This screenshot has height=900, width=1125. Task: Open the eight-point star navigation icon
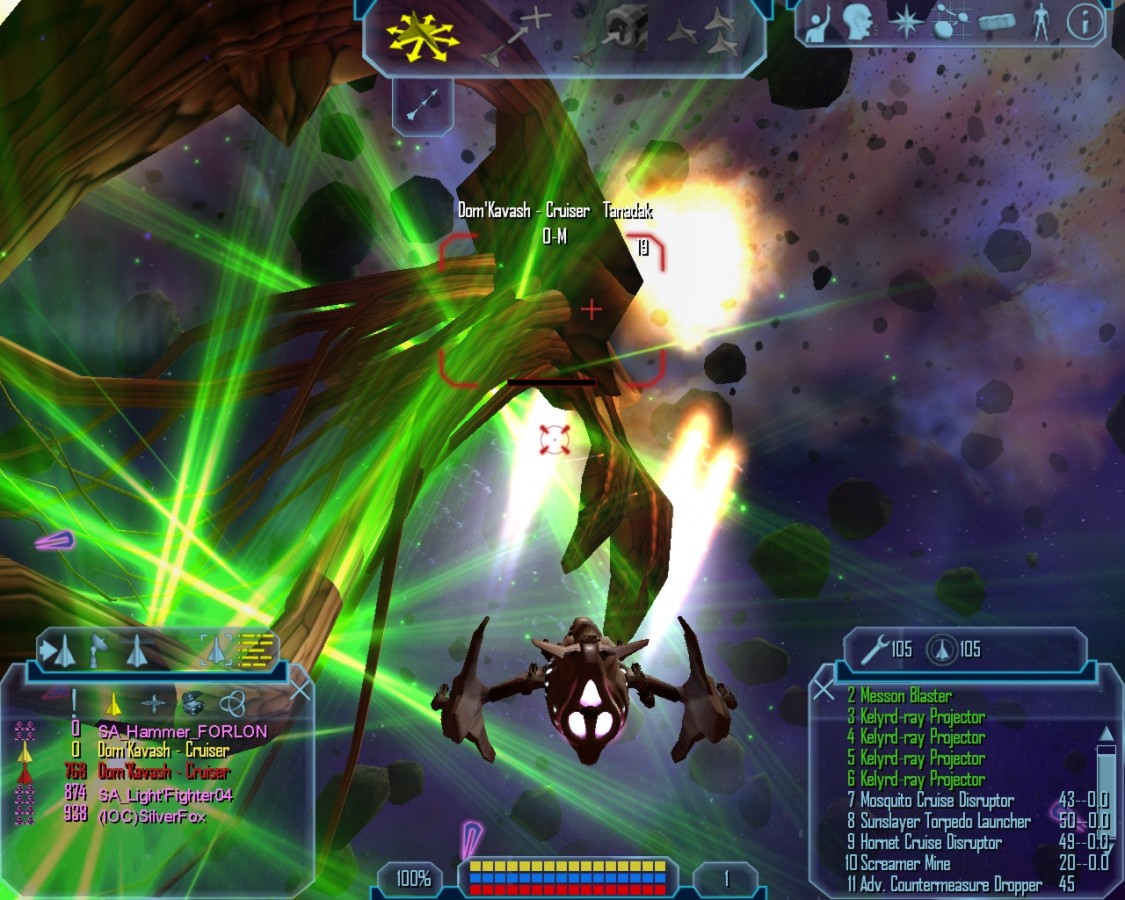point(906,24)
